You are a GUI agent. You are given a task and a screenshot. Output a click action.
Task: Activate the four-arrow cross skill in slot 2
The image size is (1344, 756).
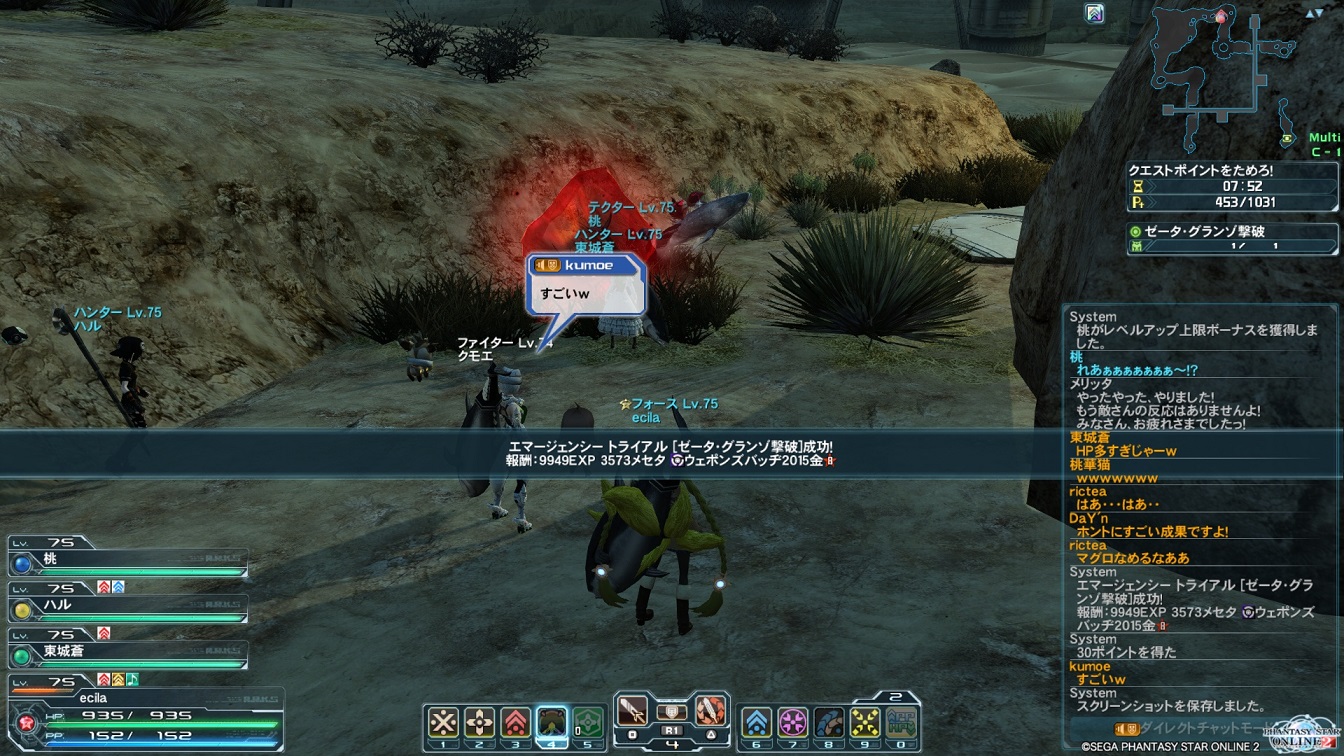click(x=479, y=722)
